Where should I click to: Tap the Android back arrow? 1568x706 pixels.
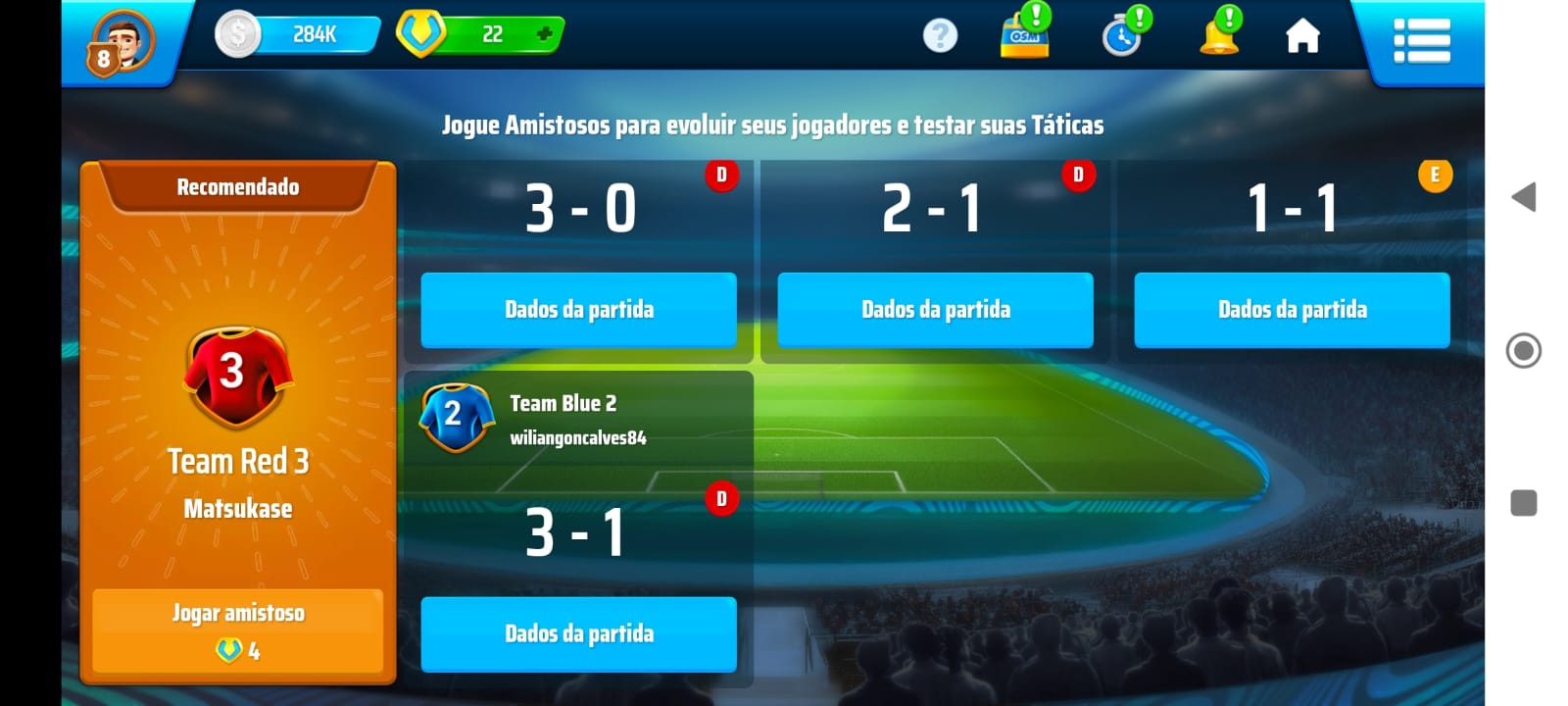pyautogui.click(x=1523, y=197)
